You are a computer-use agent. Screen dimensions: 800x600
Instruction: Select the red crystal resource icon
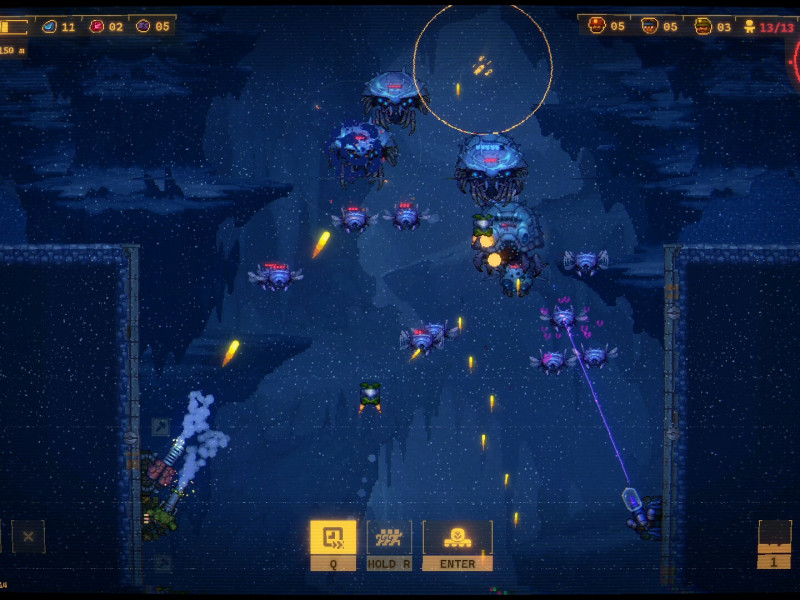[x=96, y=26]
